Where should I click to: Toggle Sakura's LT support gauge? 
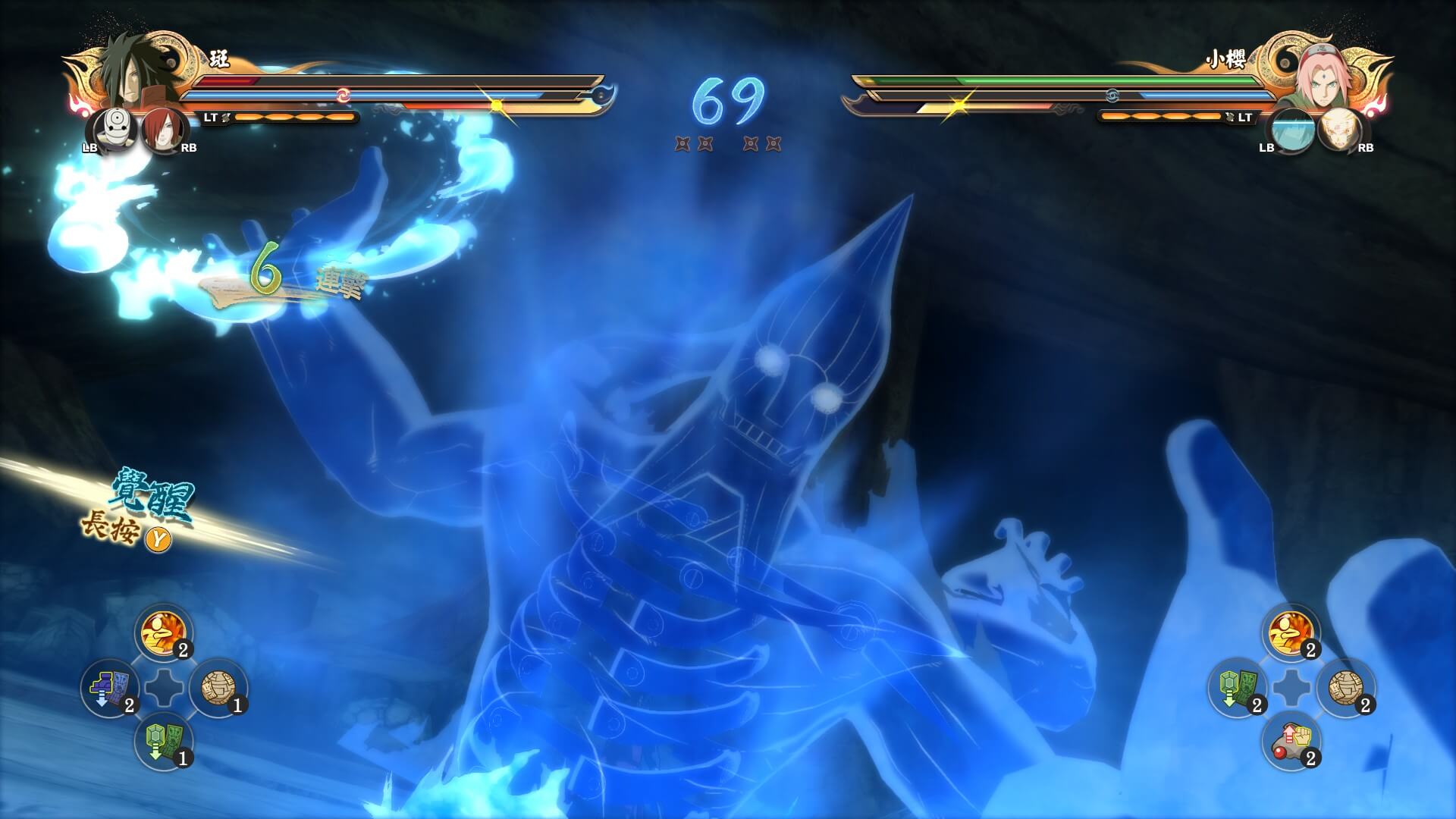[x=1244, y=118]
